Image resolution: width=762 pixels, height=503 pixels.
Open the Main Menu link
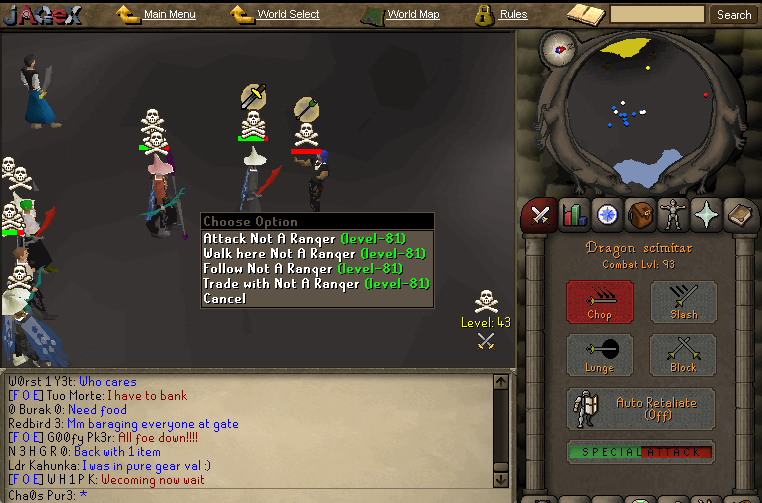[x=168, y=15]
